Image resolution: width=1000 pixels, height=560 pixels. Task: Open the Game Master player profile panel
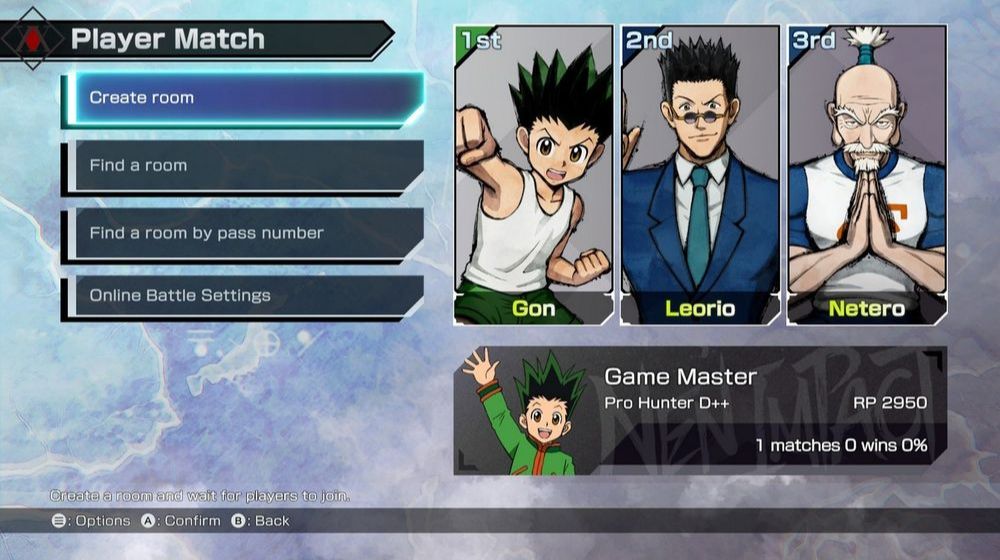(x=700, y=411)
